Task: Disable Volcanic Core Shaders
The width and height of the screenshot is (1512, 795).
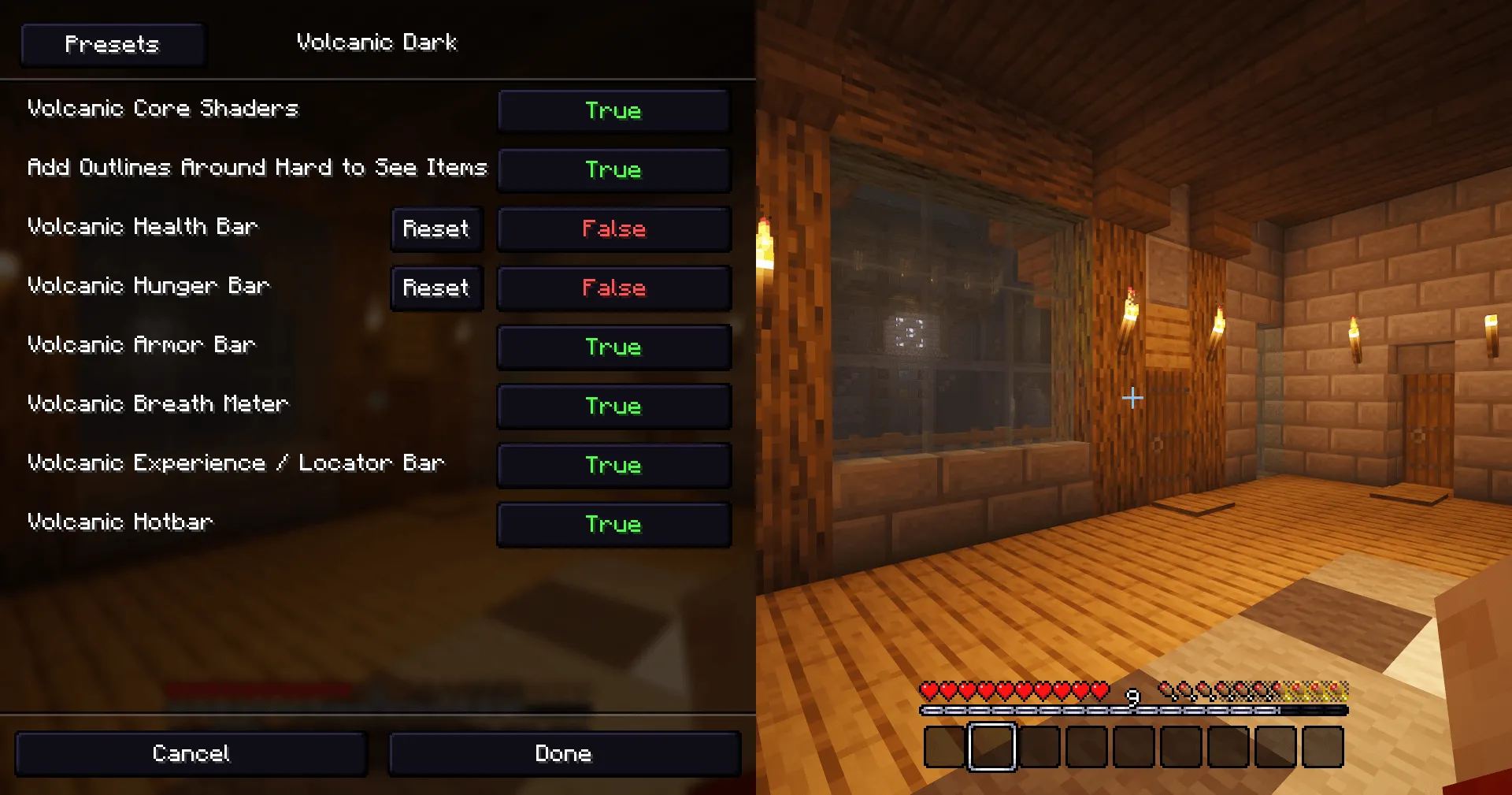Action: (x=613, y=110)
